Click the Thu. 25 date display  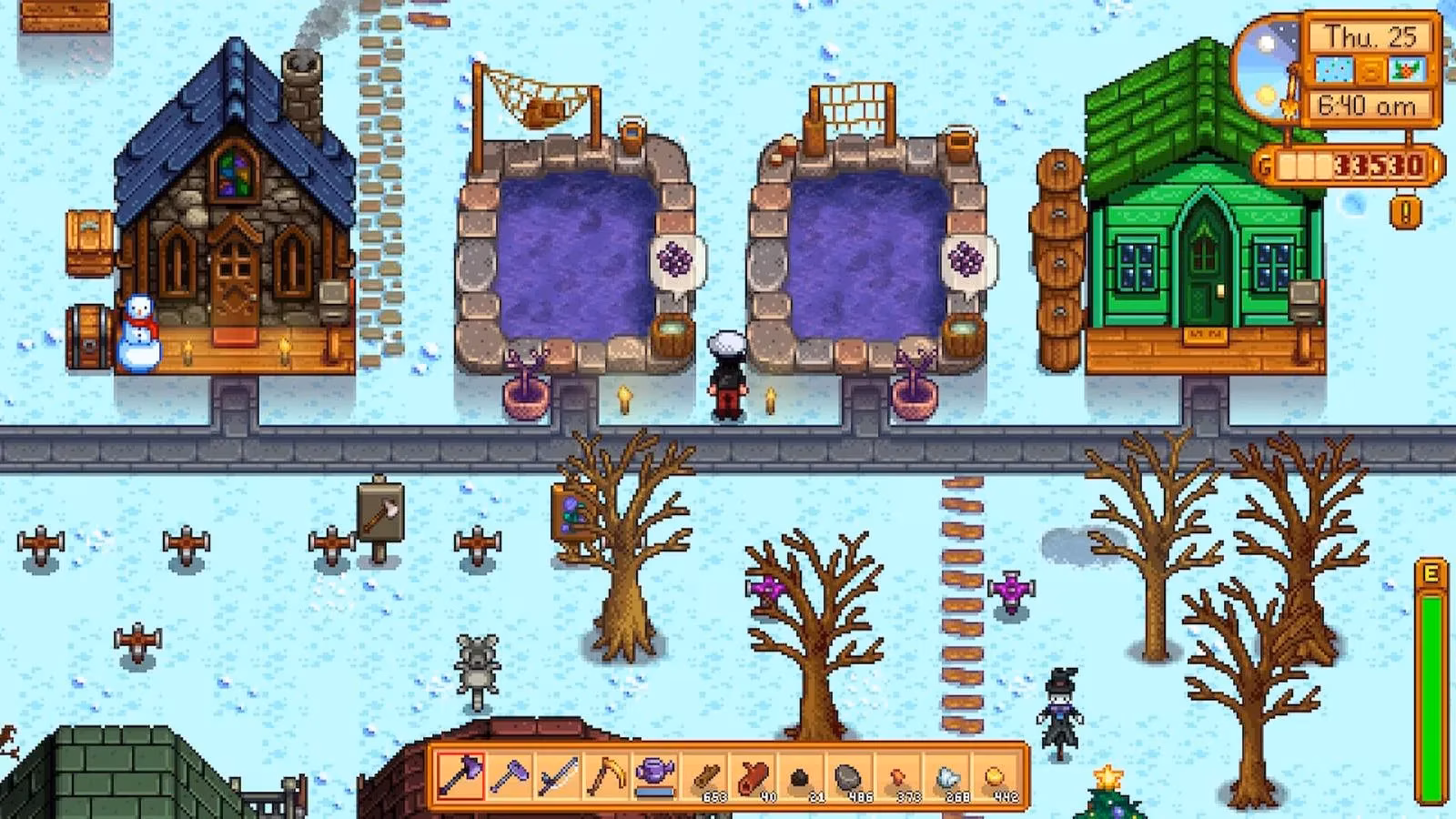tap(1370, 36)
